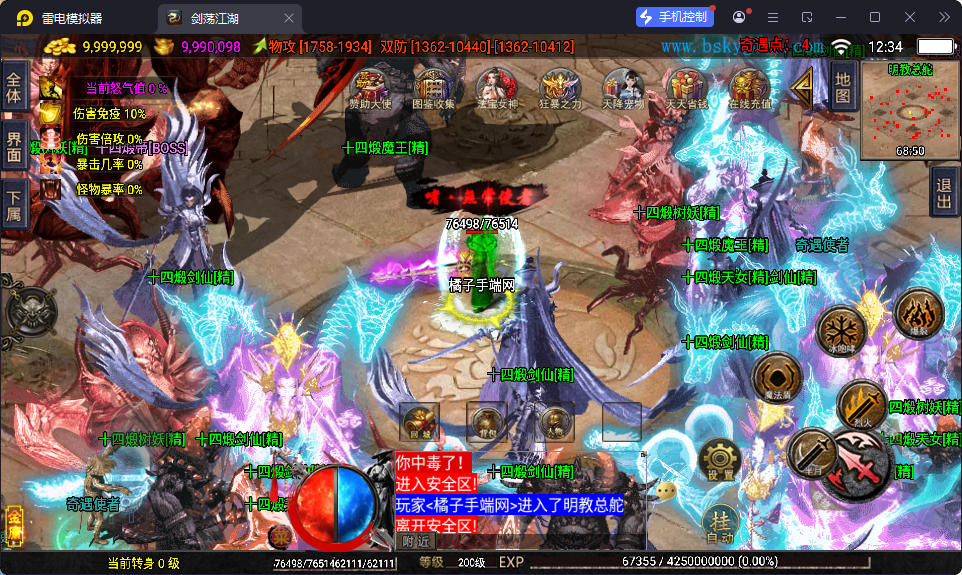Collapse the top icon row with golden arrow
This screenshot has width=962, height=575.
tap(803, 89)
